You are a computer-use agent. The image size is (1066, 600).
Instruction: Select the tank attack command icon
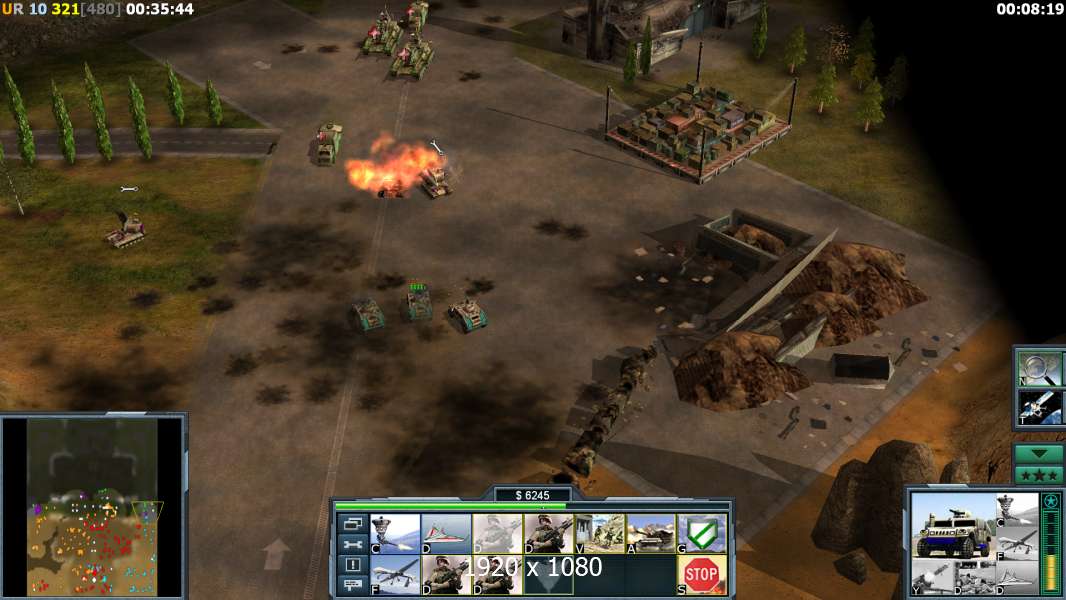(x=650, y=534)
